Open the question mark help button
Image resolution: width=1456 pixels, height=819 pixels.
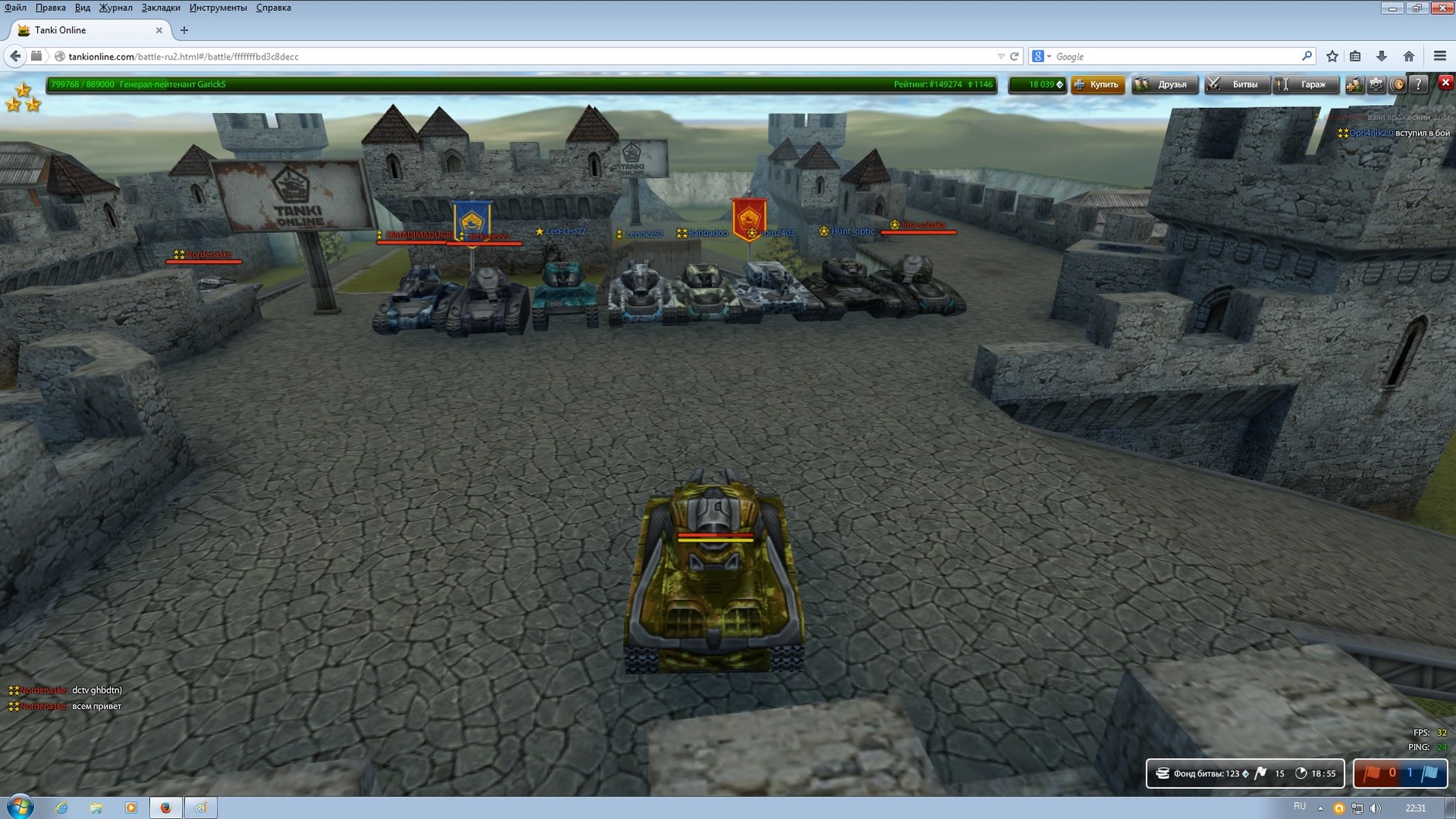click(1418, 84)
